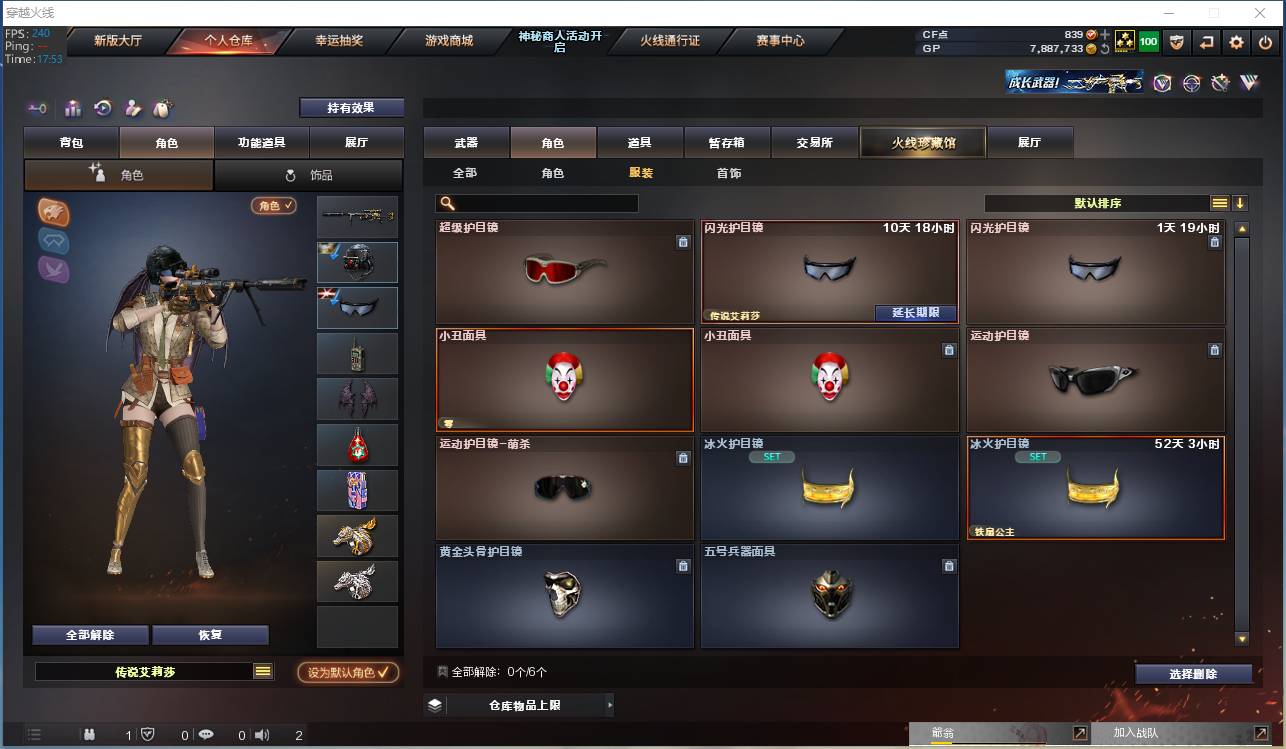Select the mouse icon above character preview
The height and width of the screenshot is (749, 1286).
tap(163, 108)
